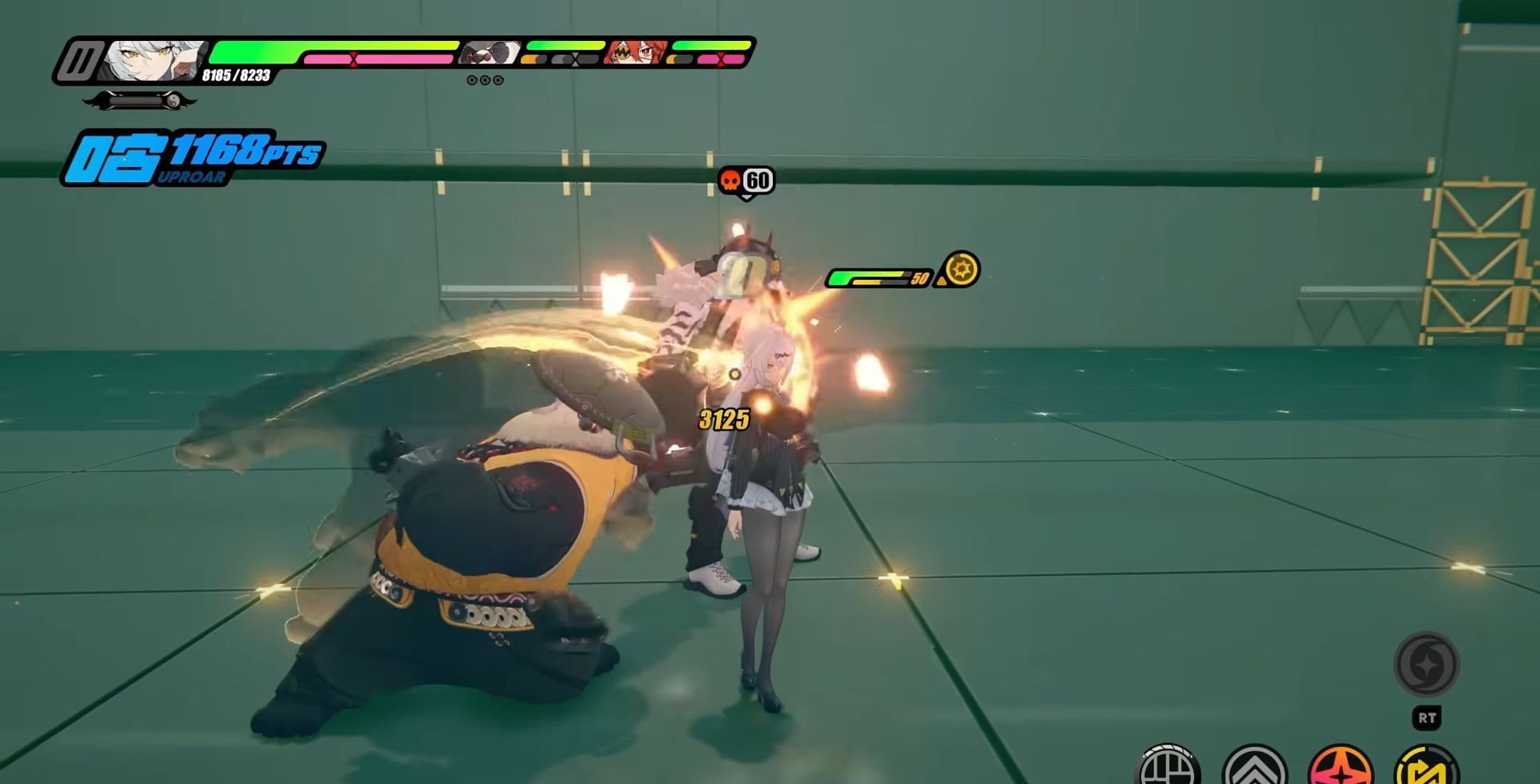The image size is (1540, 784).
Task: Switch to the red-haired teammate portrait
Action: (636, 53)
